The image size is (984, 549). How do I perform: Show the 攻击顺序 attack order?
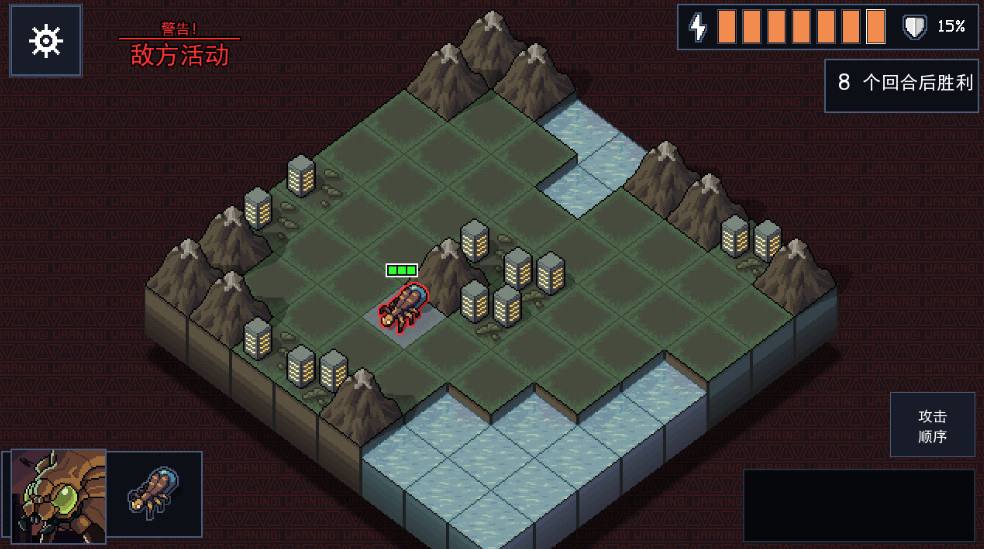(932, 426)
